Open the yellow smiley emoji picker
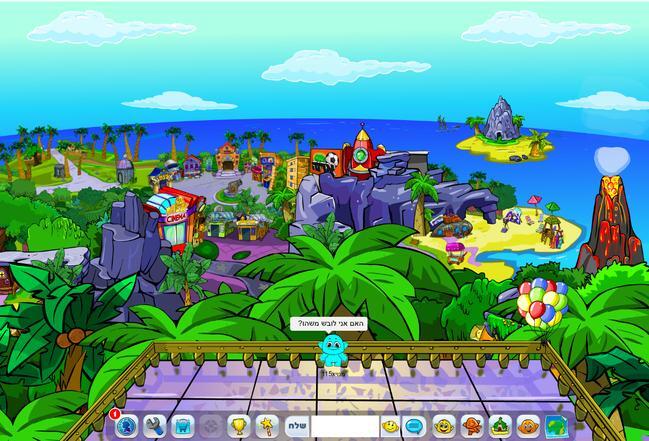The width and height of the screenshot is (649, 441). pos(389,427)
